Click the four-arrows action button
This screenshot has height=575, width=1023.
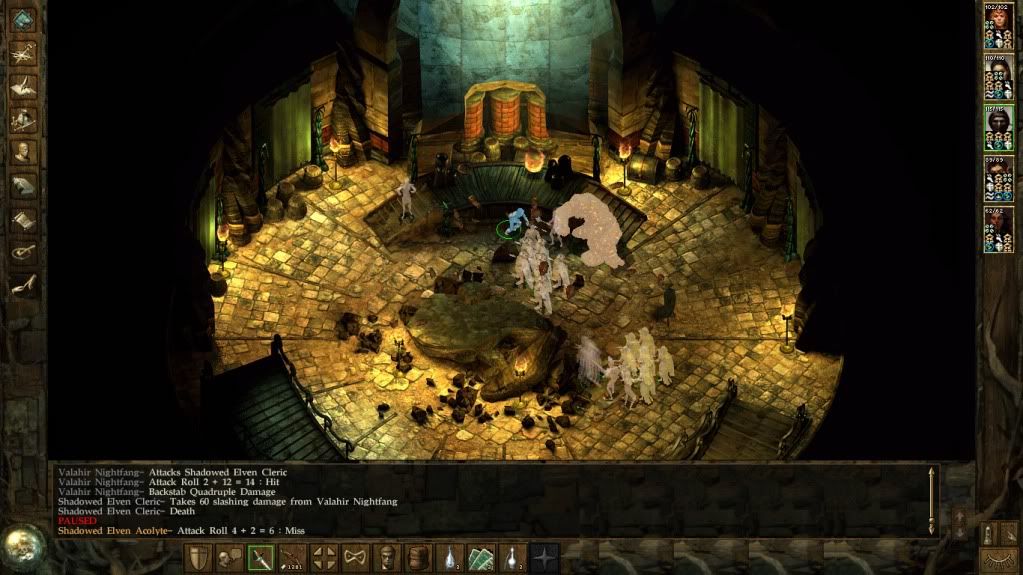tap(324, 558)
